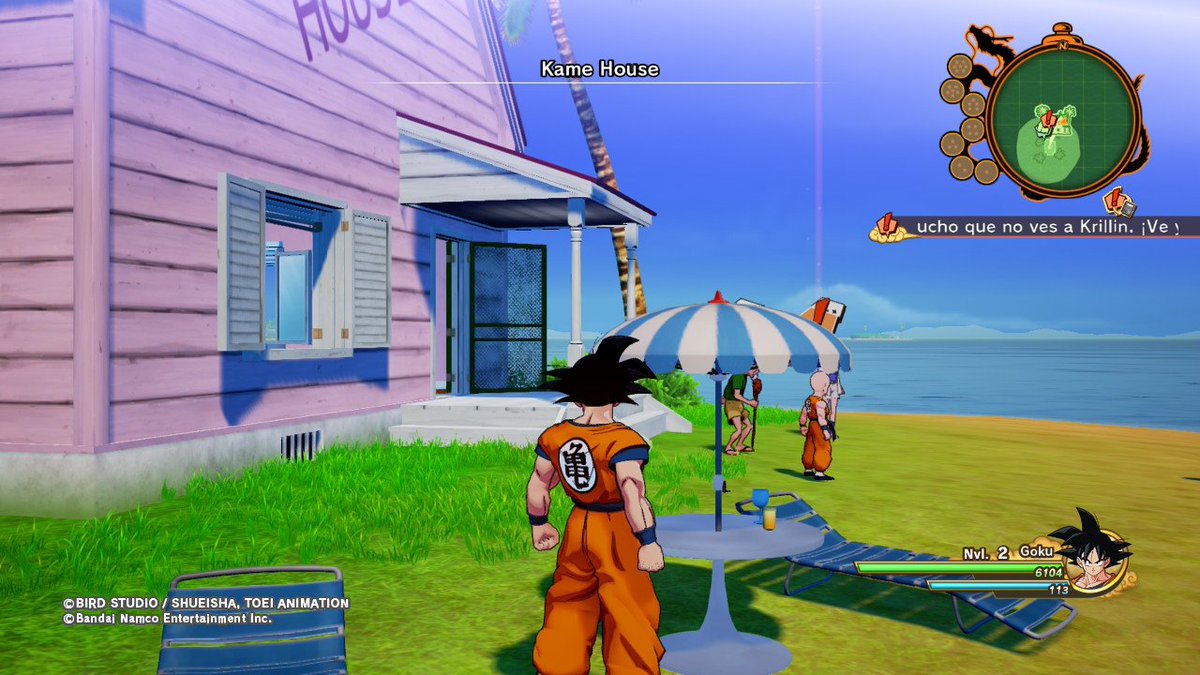Click the quest log icon below the radar

[1120, 203]
